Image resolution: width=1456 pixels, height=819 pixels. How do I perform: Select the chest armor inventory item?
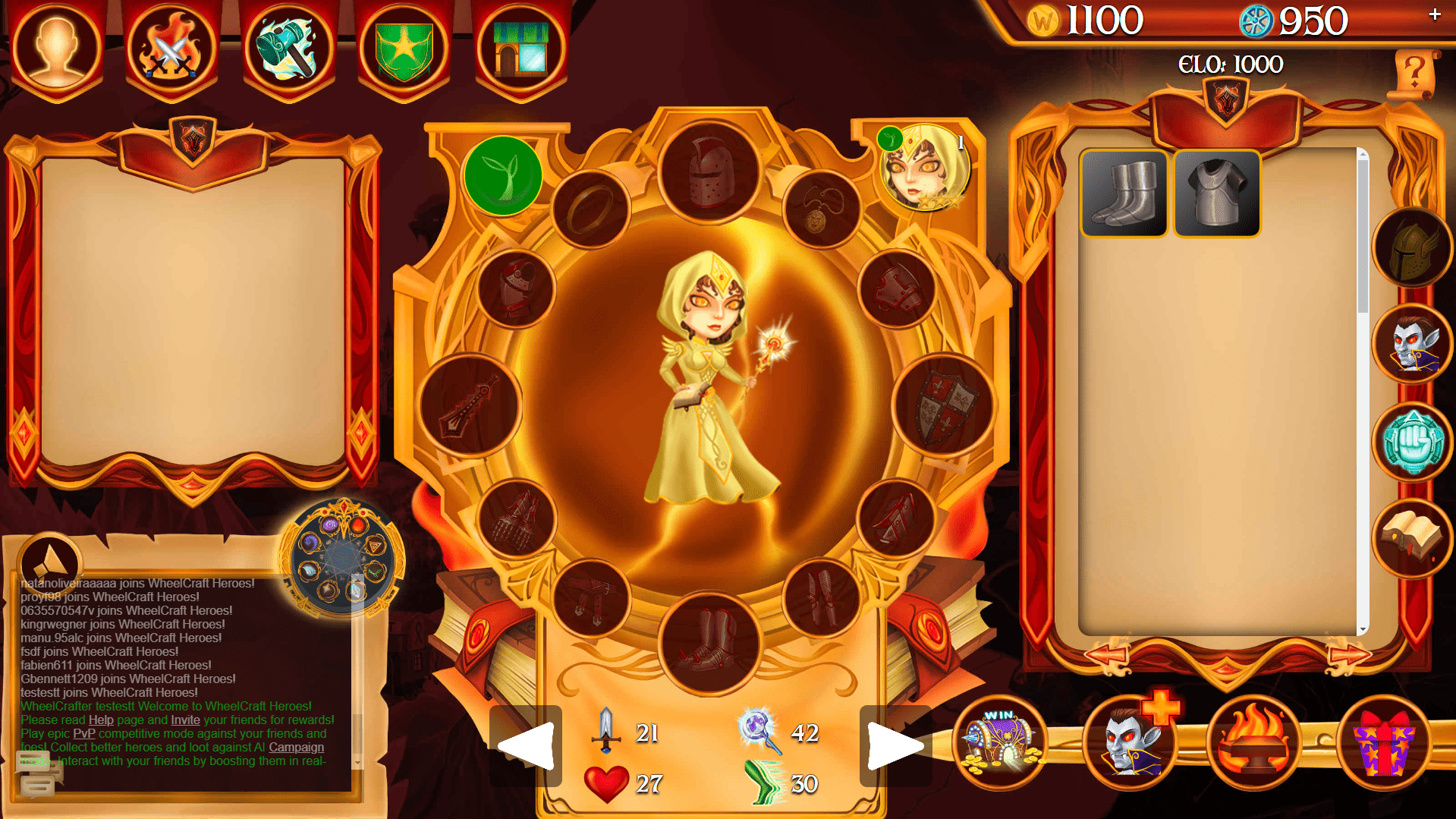click(x=1217, y=194)
